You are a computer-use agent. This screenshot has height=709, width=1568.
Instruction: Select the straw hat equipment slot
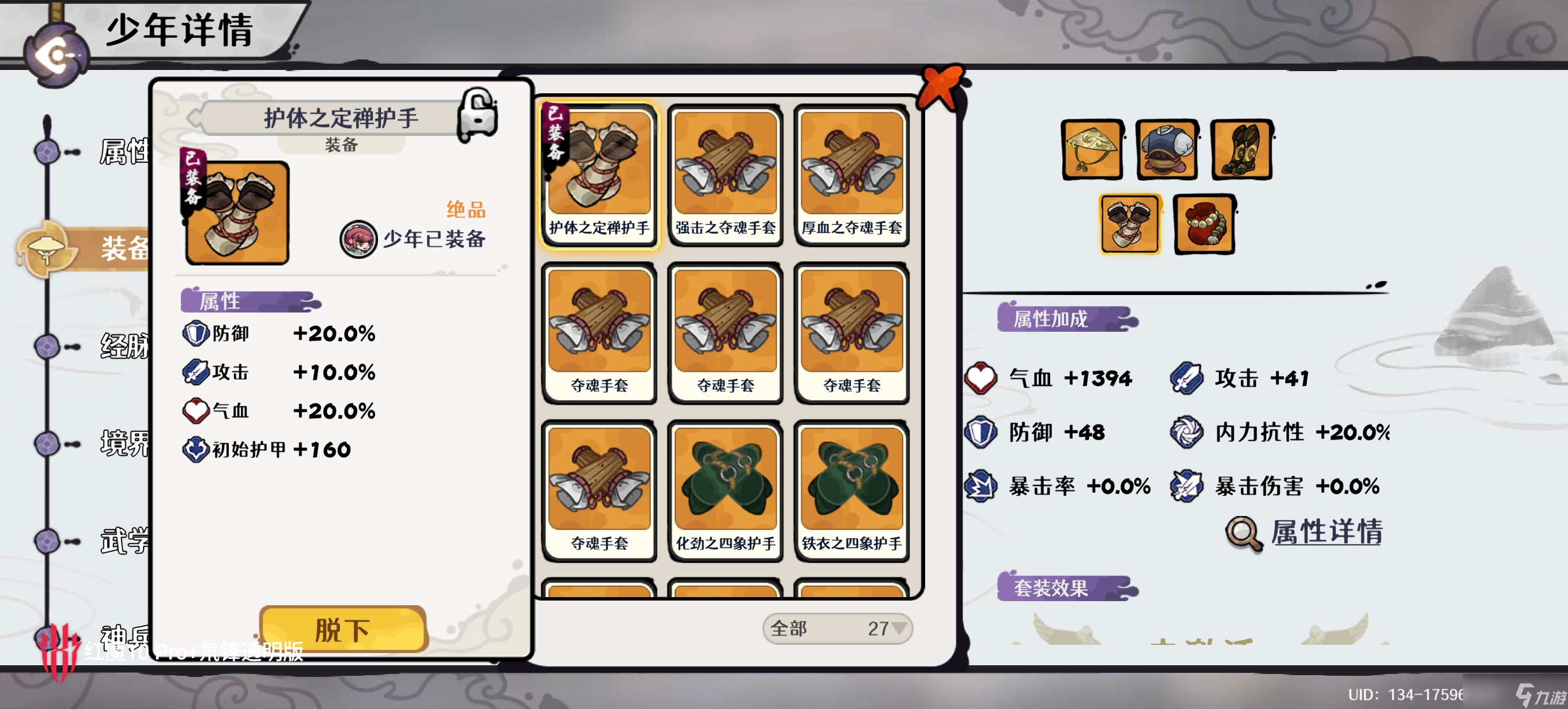[1093, 150]
